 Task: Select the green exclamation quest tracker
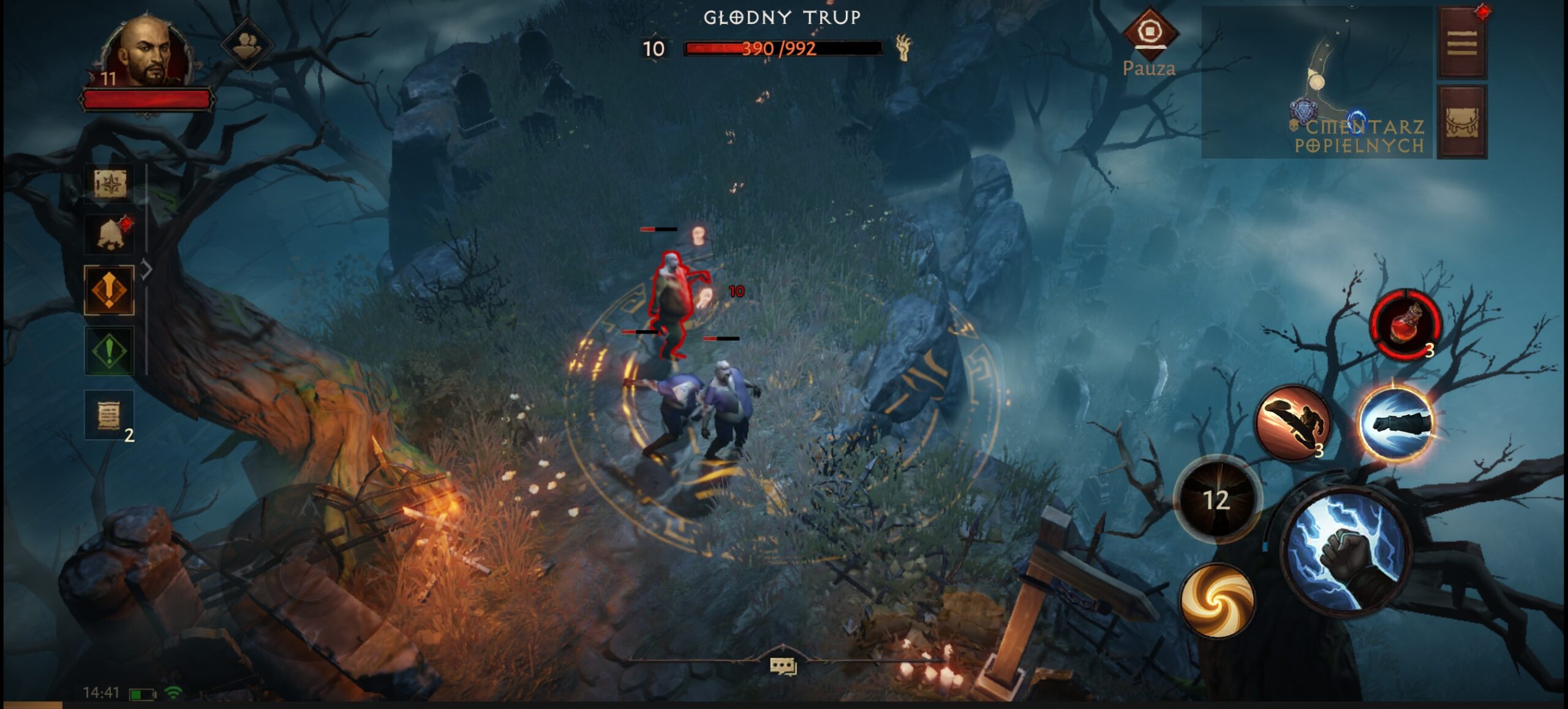pyautogui.click(x=109, y=351)
